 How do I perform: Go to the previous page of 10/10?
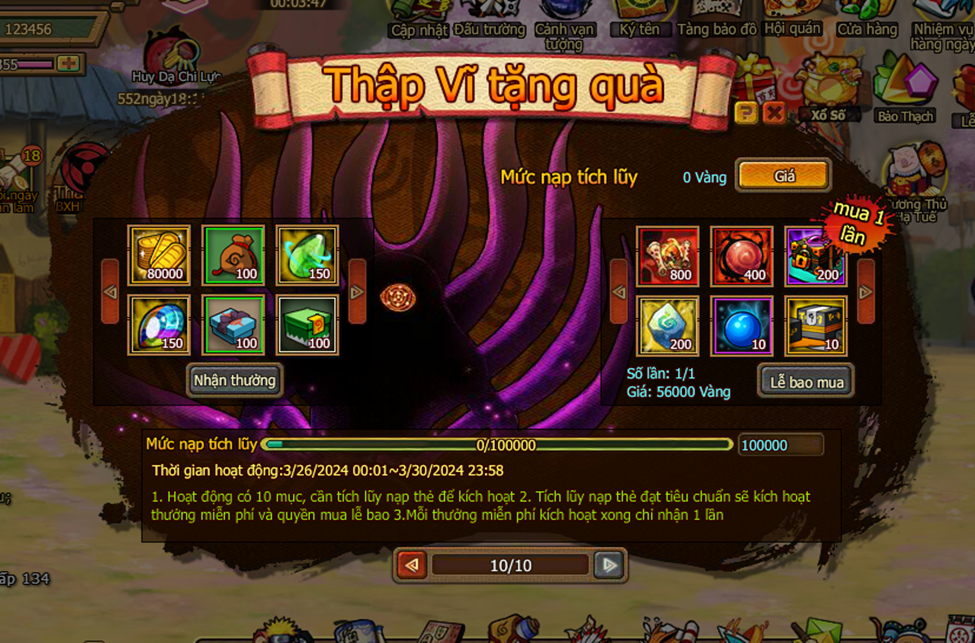[x=411, y=565]
